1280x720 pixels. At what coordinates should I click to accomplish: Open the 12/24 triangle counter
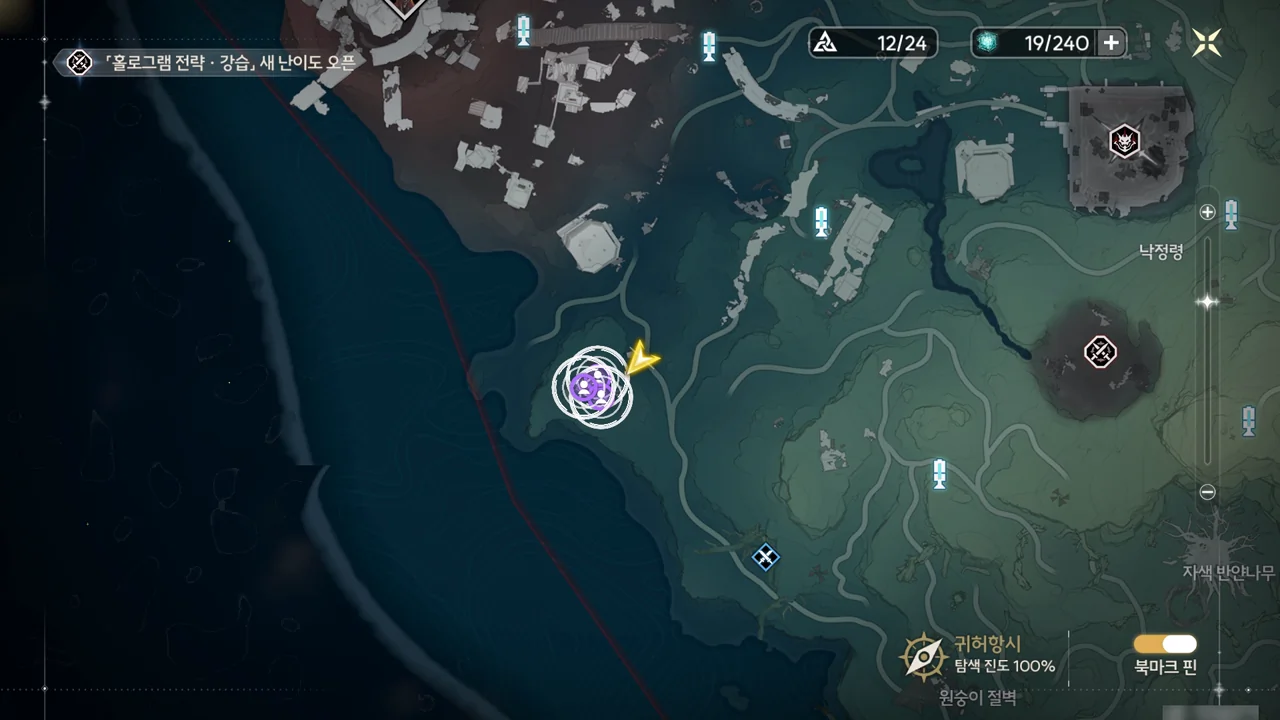pos(873,42)
